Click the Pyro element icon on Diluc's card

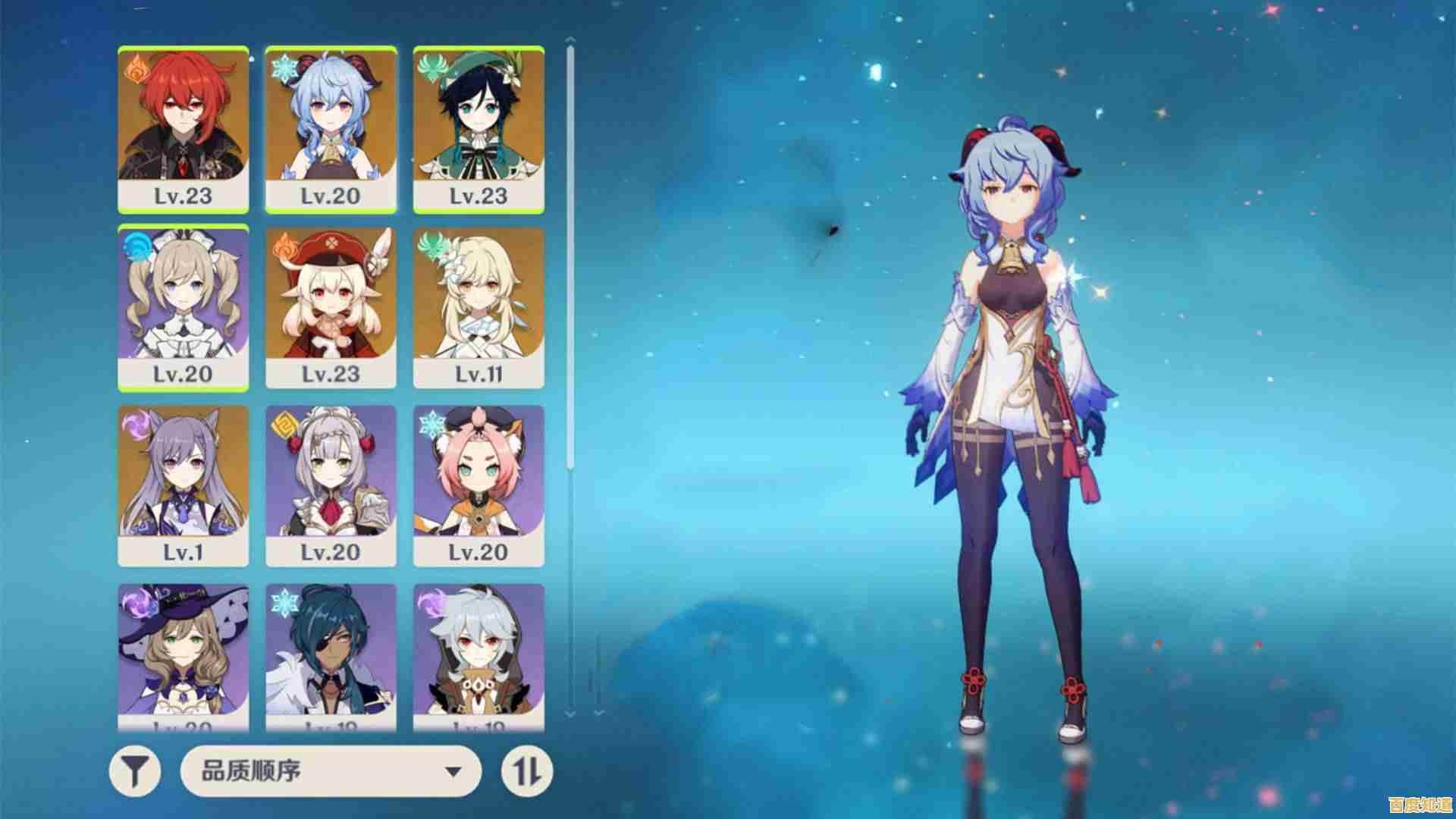tap(133, 68)
